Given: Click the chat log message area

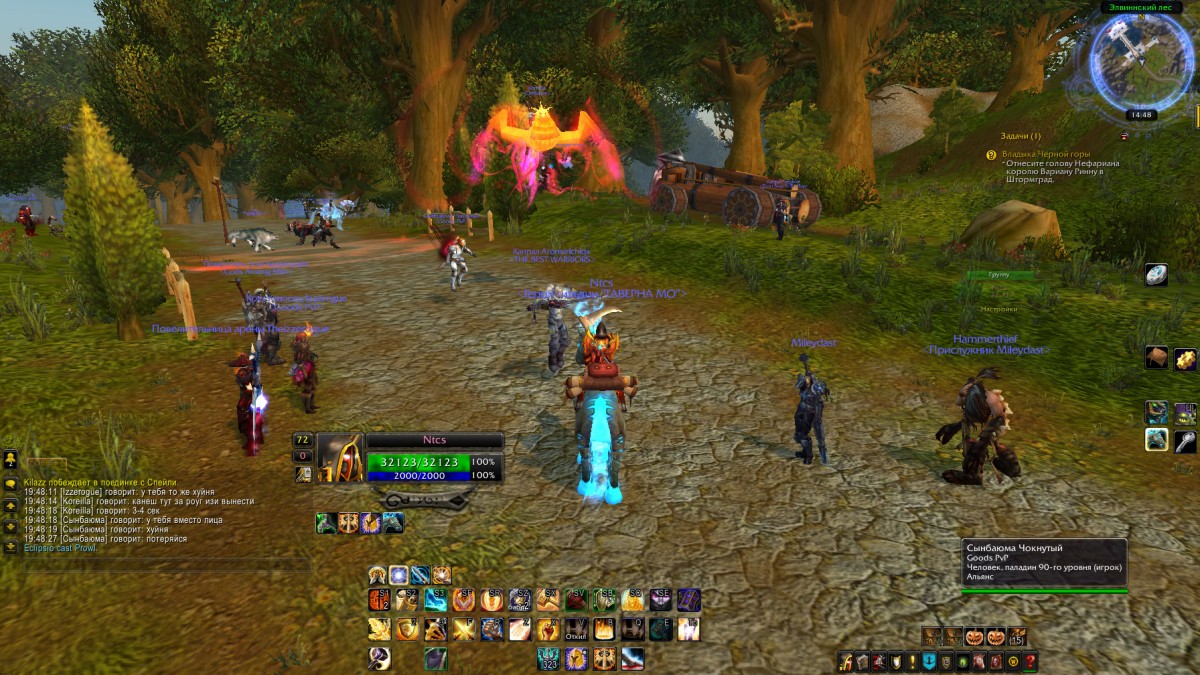Looking at the screenshot, I should pyautogui.click(x=140, y=515).
